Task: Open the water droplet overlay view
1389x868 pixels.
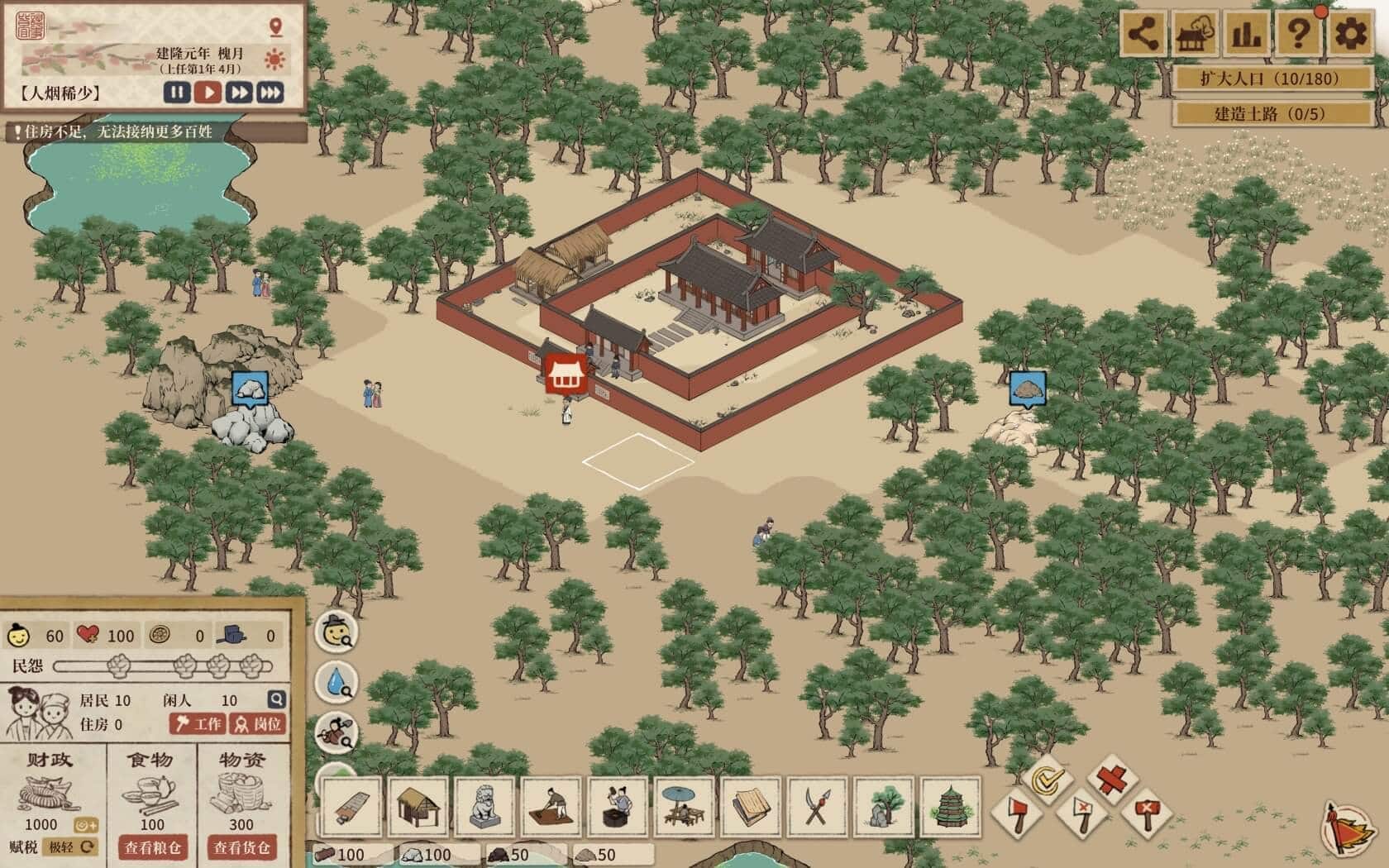Action: tap(337, 683)
